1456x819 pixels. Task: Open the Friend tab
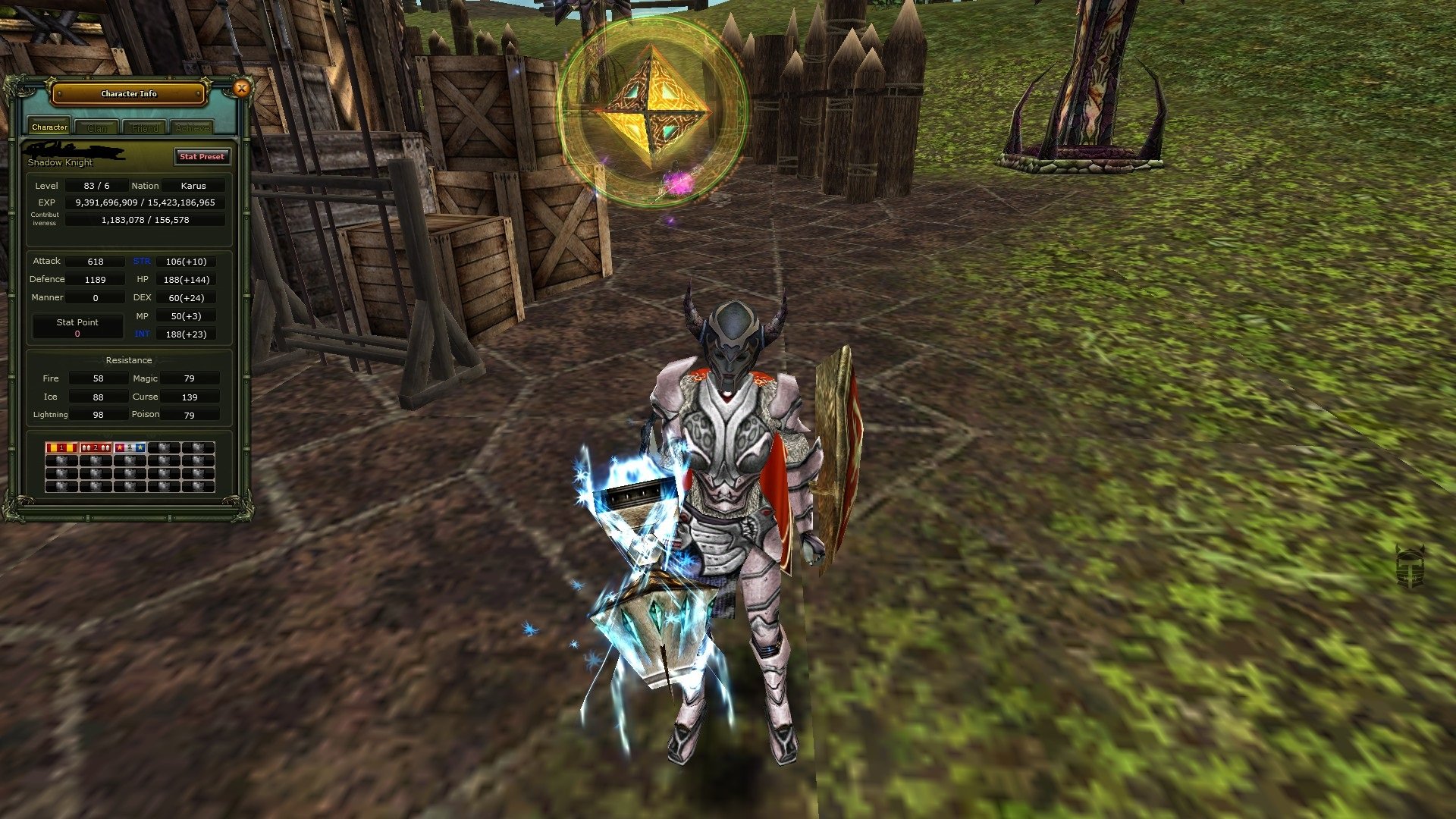click(x=144, y=127)
